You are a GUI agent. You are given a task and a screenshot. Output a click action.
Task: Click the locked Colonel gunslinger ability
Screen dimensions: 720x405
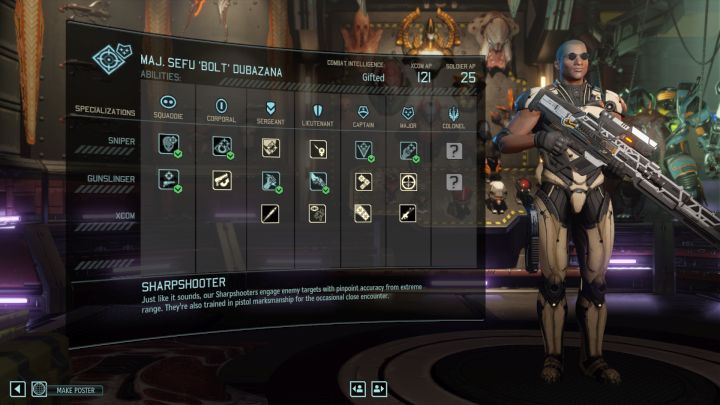pyautogui.click(x=454, y=182)
